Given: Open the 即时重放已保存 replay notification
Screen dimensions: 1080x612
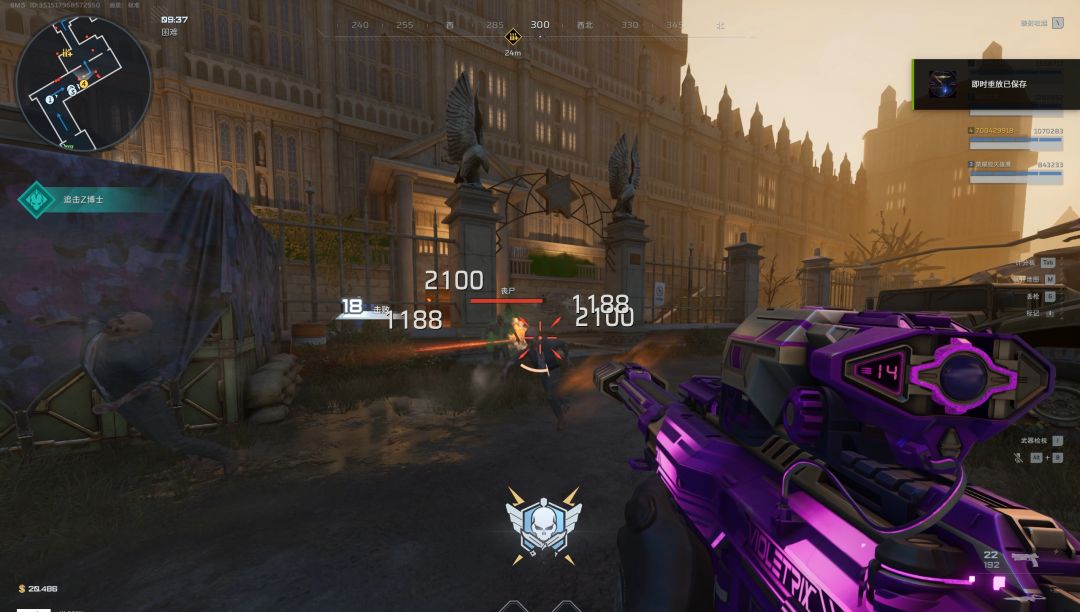Looking at the screenshot, I should (996, 84).
